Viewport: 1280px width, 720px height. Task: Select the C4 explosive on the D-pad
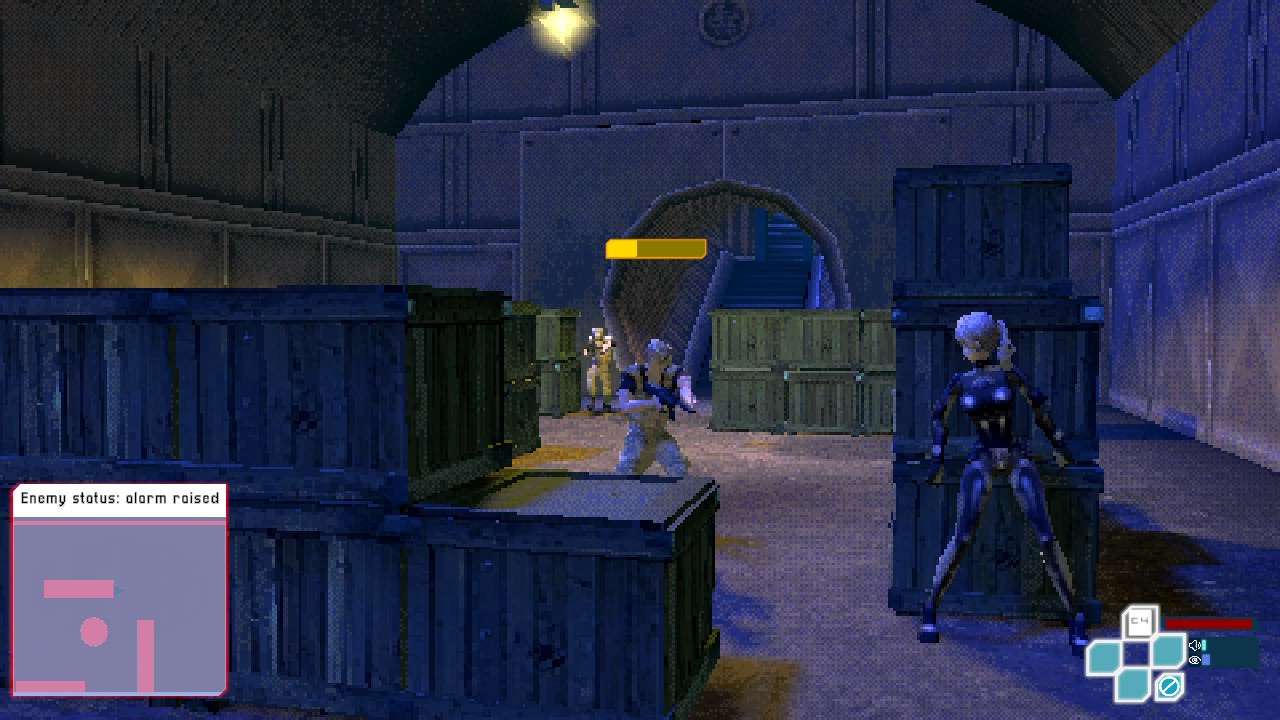1138,620
